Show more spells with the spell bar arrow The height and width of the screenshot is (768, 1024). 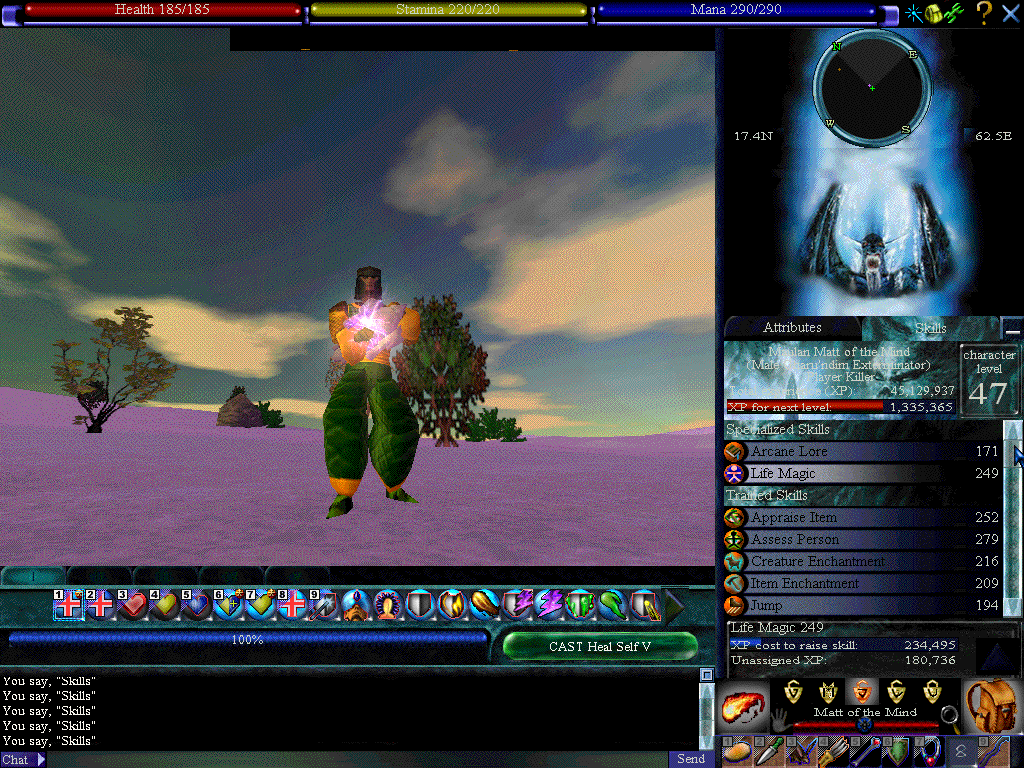(674, 605)
